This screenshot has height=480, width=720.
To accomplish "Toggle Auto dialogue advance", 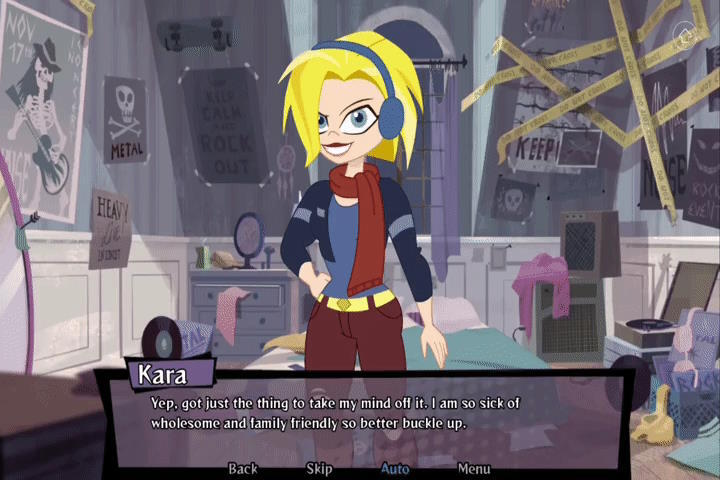I will coord(395,468).
